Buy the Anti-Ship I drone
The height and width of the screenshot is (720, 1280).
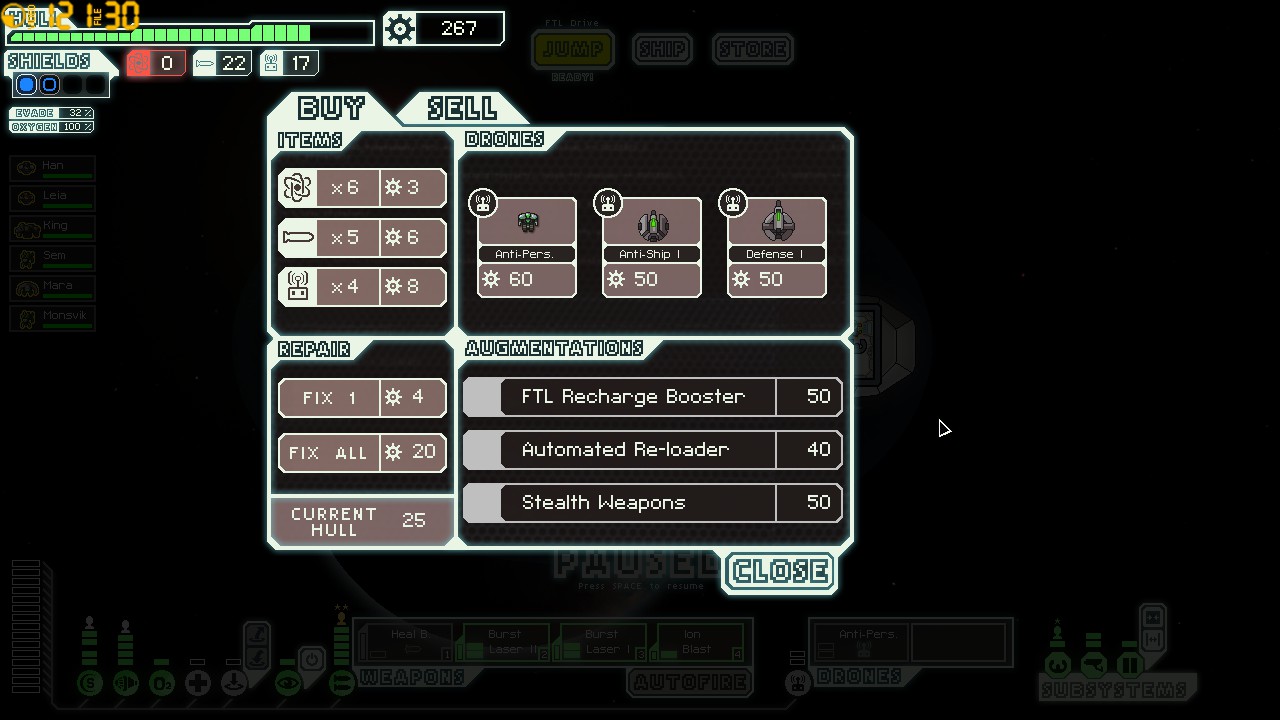pyautogui.click(x=651, y=247)
